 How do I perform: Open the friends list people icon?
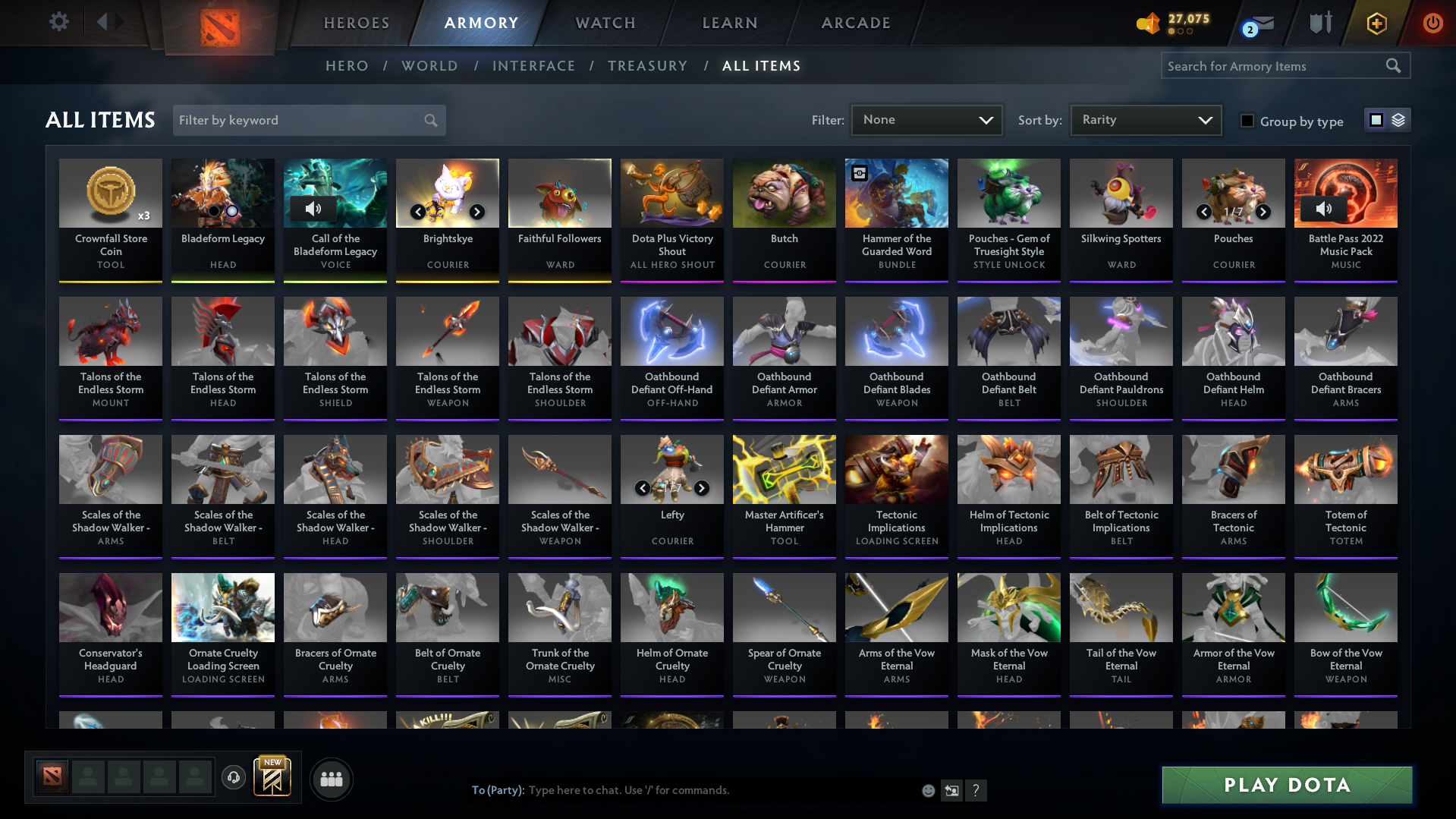[x=331, y=779]
